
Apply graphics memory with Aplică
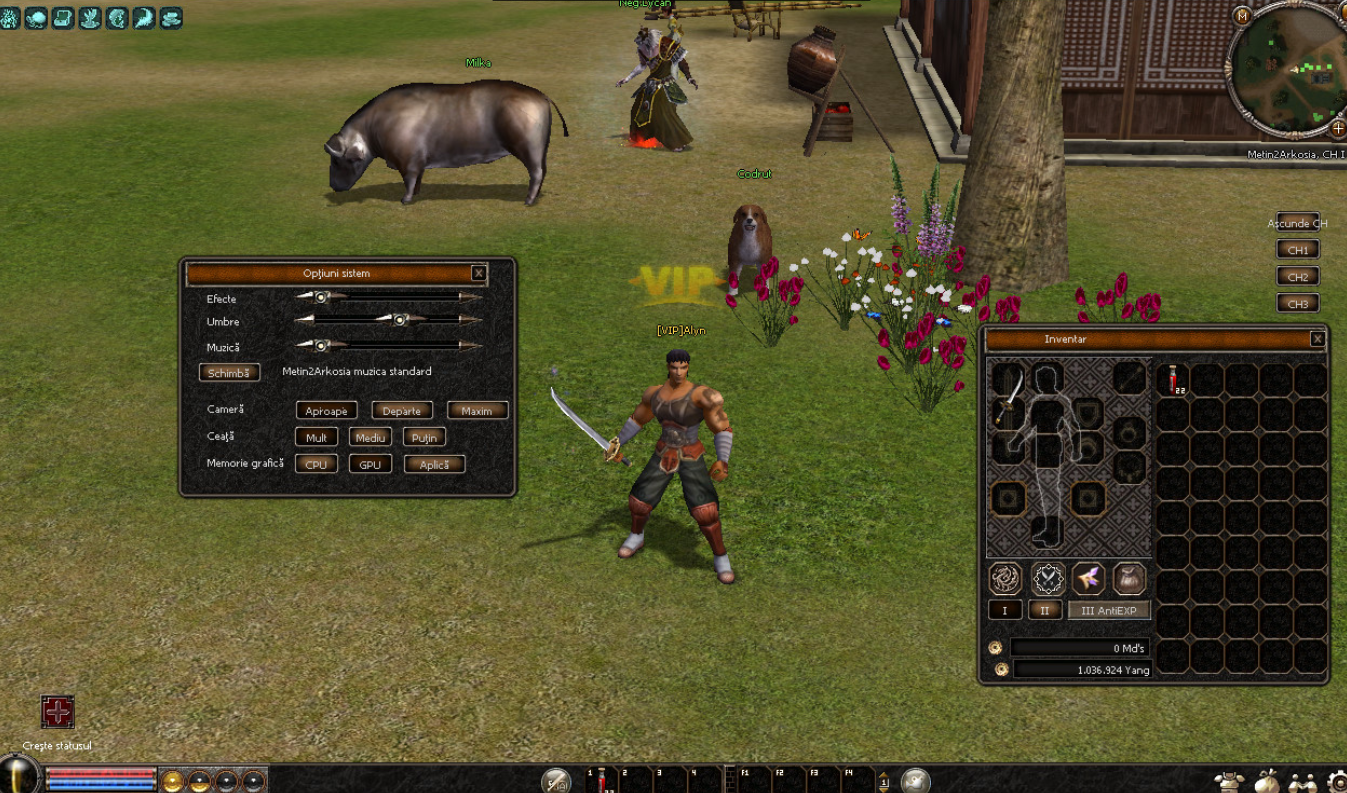click(x=434, y=465)
